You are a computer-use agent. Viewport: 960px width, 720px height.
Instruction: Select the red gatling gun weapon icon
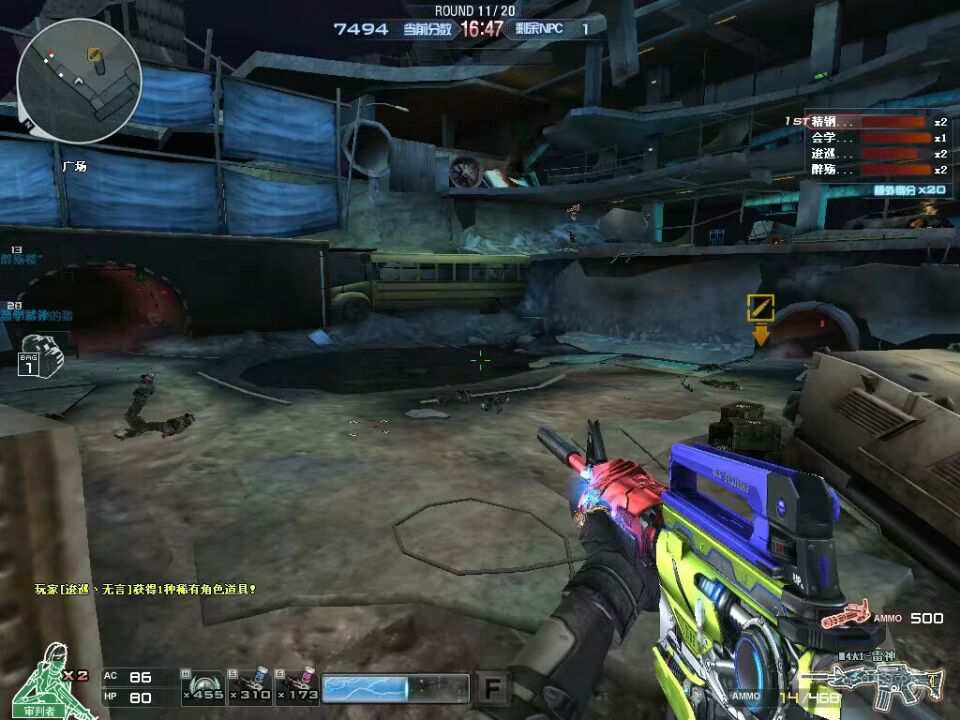[x=846, y=617]
